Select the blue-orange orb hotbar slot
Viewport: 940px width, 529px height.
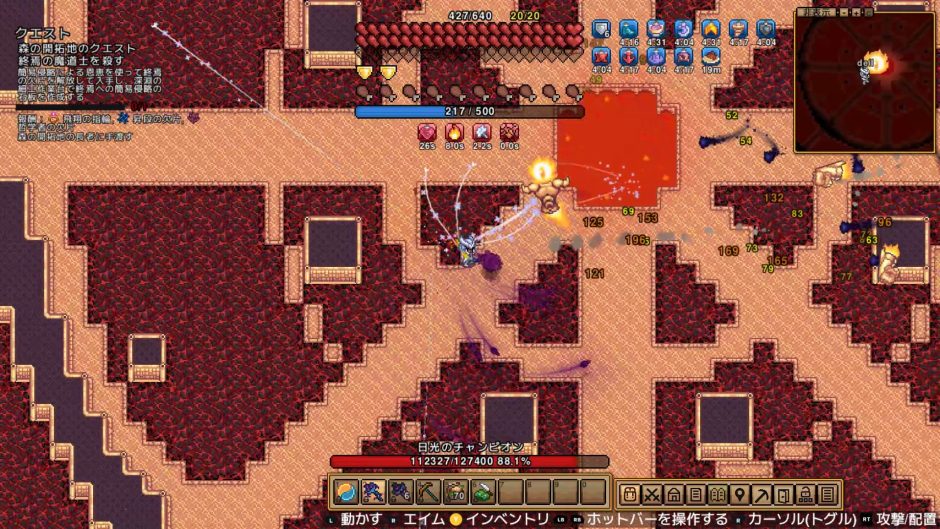point(345,491)
